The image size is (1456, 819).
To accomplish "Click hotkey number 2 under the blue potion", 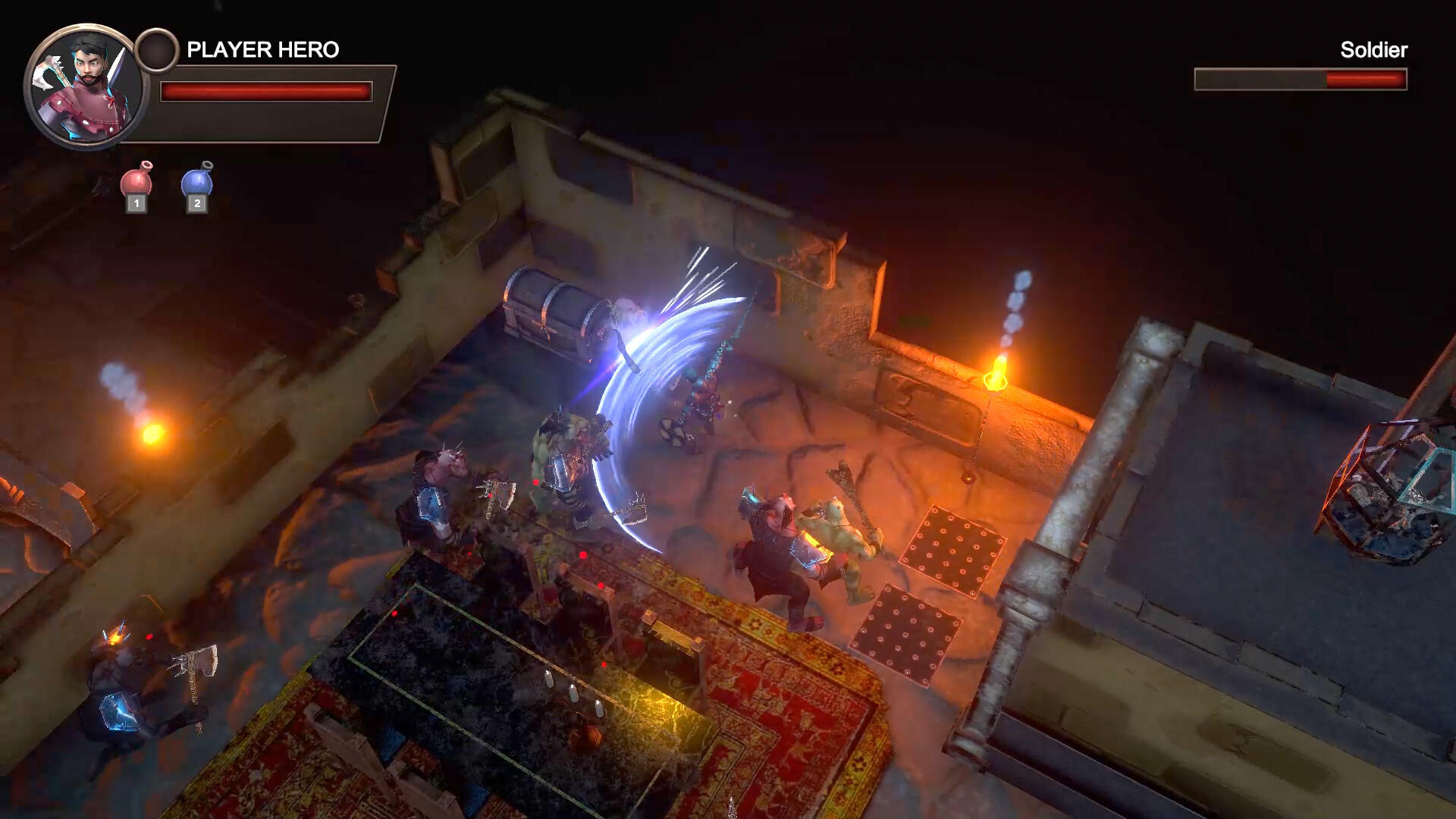I will coord(196,202).
